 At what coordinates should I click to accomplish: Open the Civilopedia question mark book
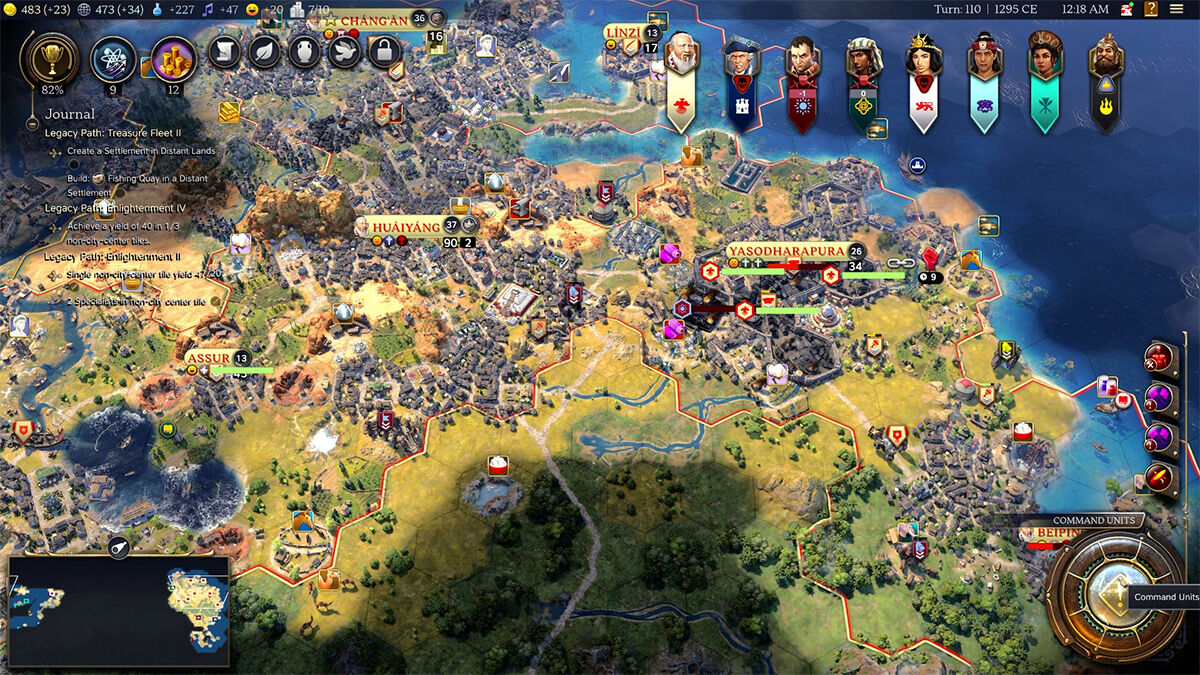(1128, 10)
